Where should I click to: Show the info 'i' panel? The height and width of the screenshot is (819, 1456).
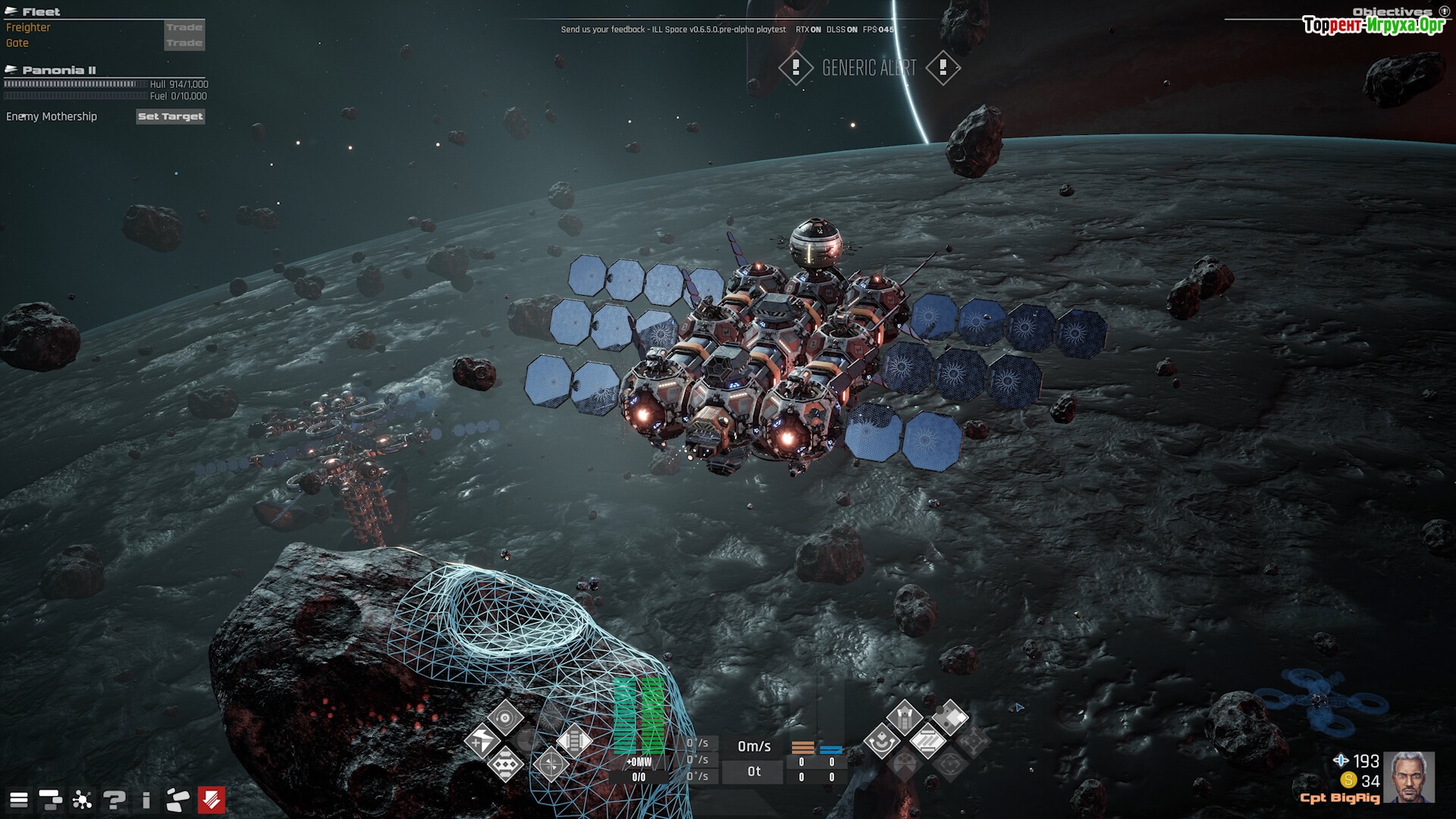click(x=146, y=799)
